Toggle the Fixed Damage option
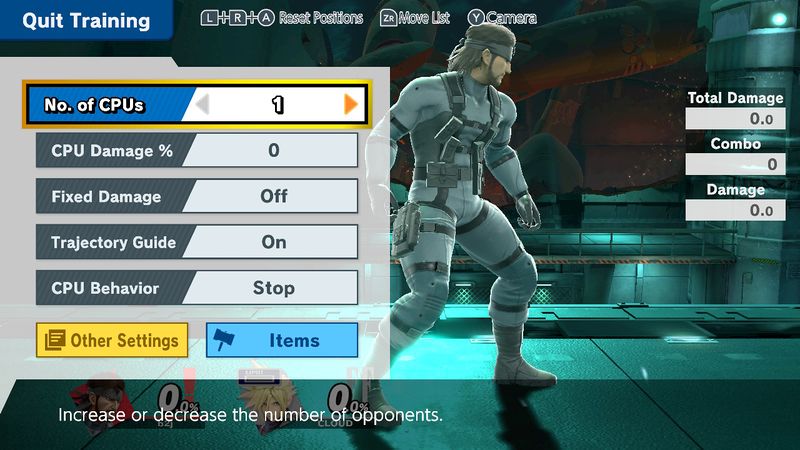 (197, 196)
